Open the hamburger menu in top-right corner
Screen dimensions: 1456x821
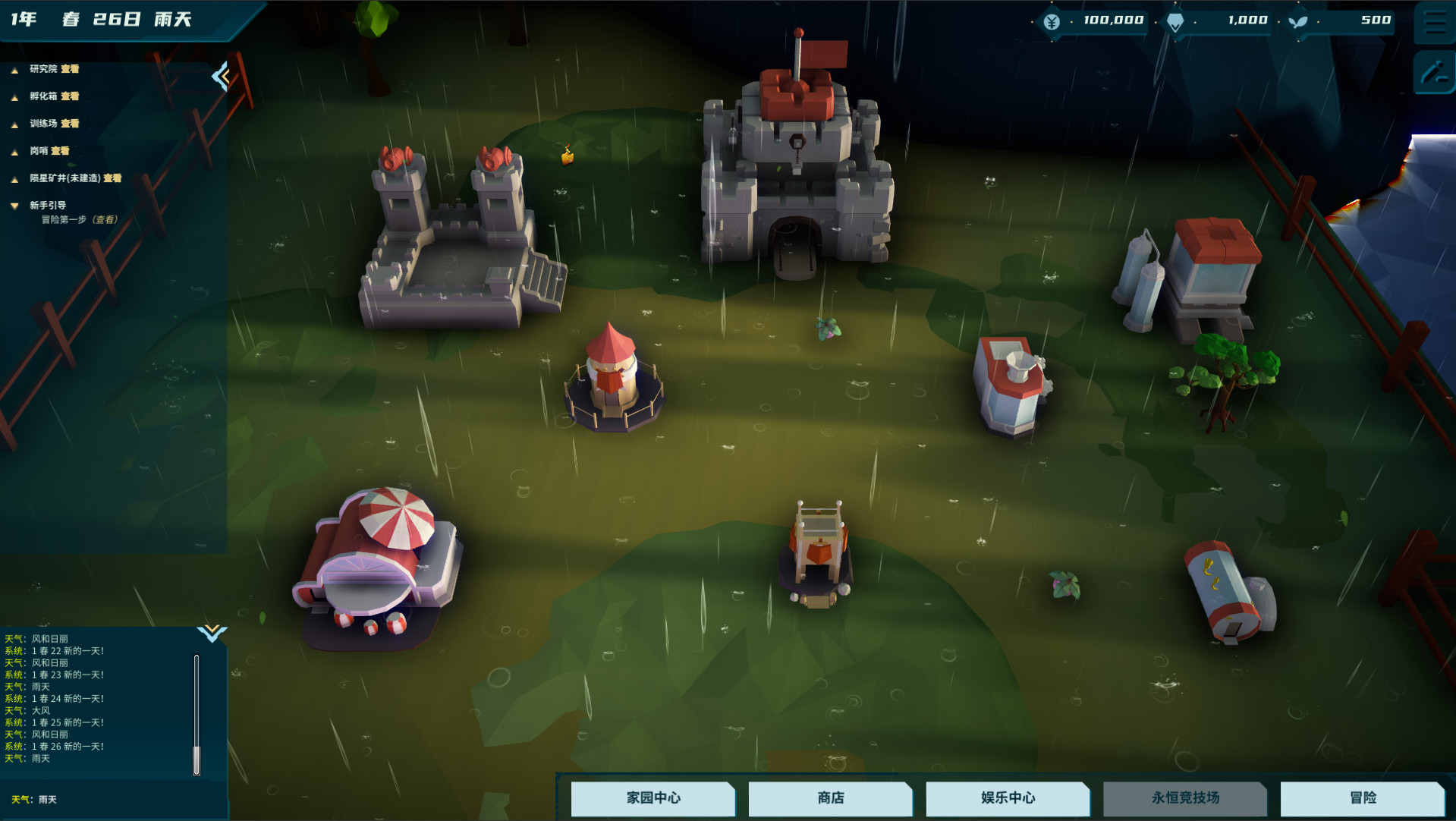point(1435,23)
